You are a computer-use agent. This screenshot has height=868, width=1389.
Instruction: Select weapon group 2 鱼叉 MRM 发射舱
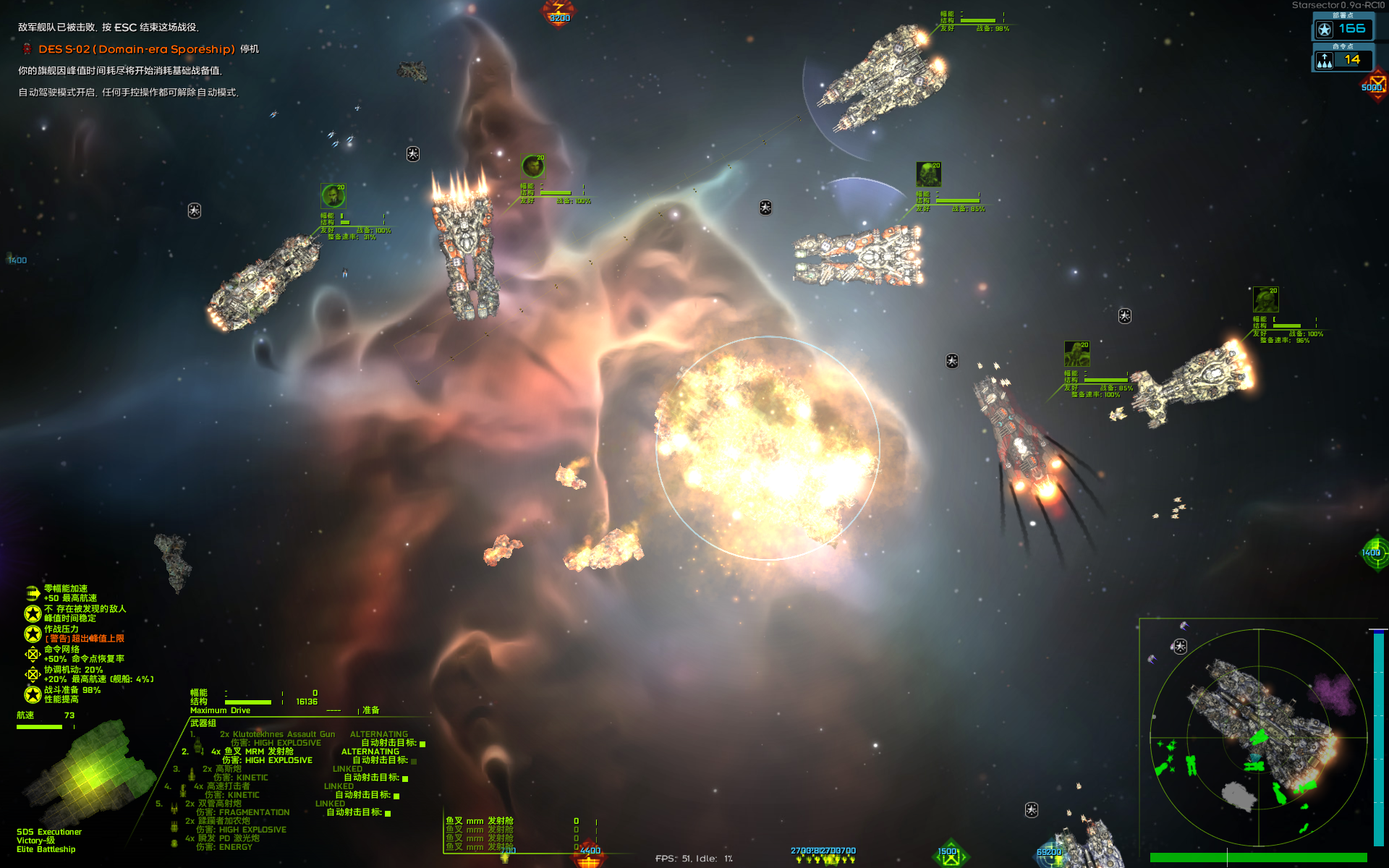point(258,752)
